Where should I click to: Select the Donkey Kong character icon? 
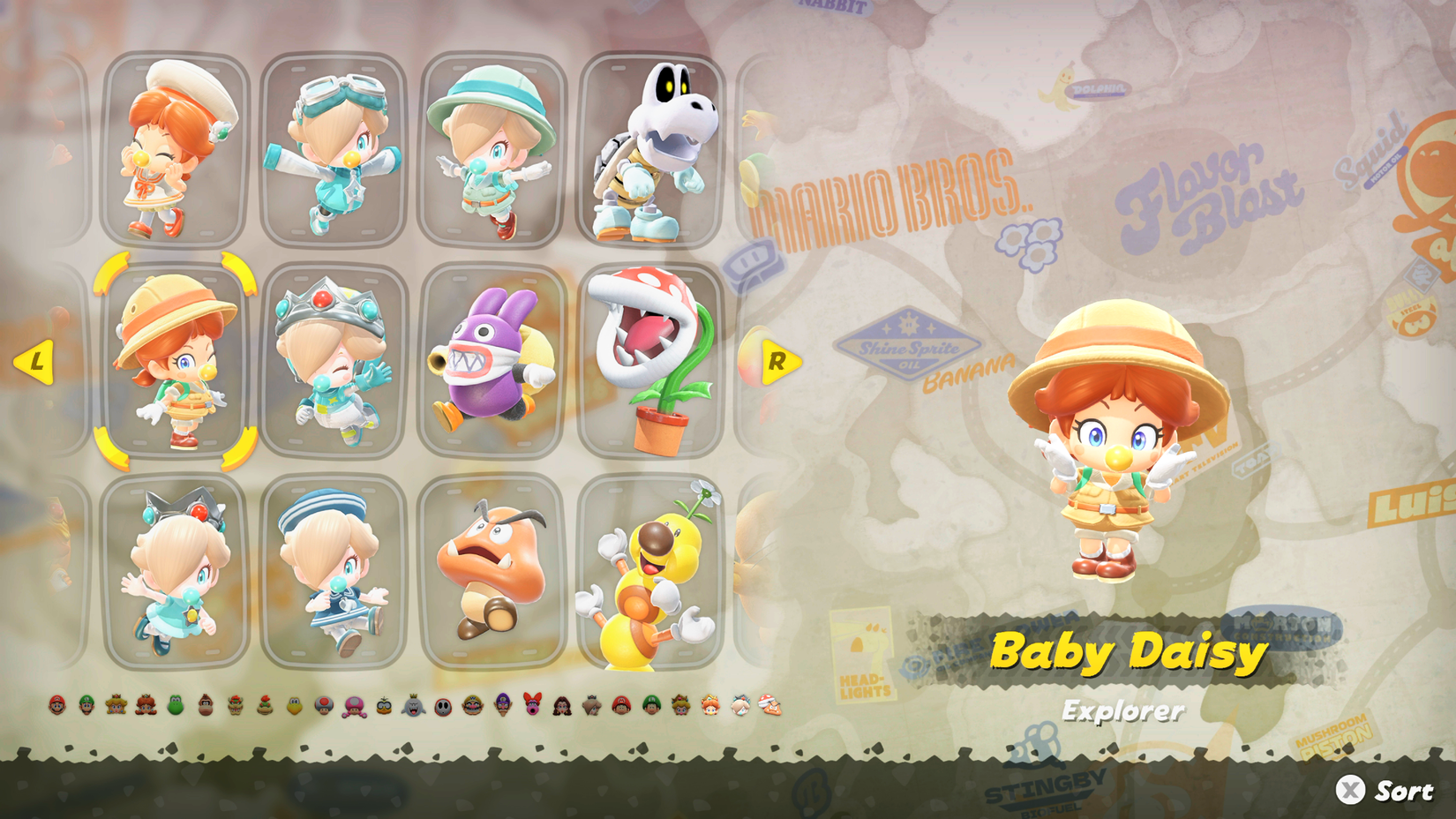(x=206, y=706)
